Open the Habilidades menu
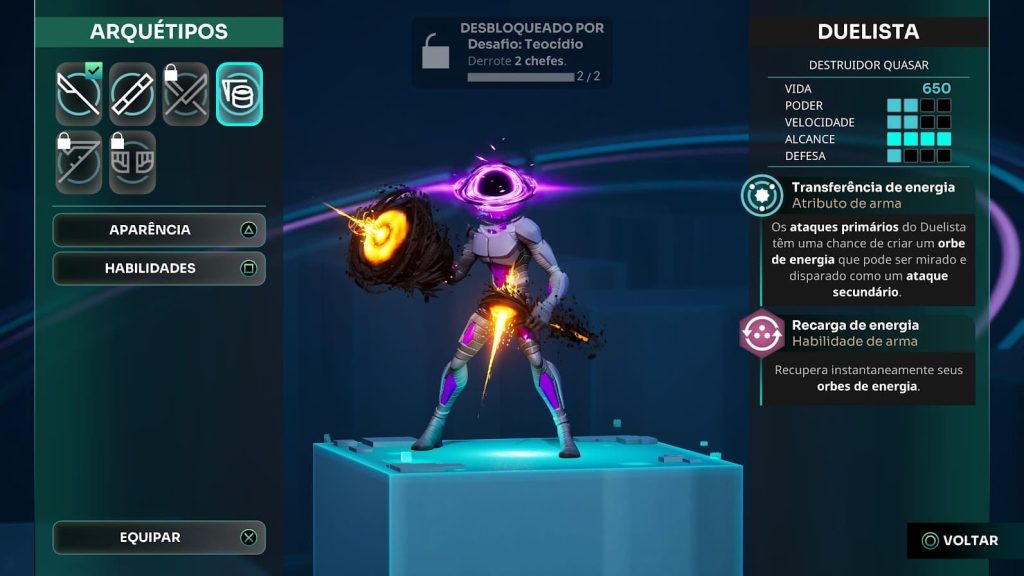The height and width of the screenshot is (576, 1024). coord(159,268)
